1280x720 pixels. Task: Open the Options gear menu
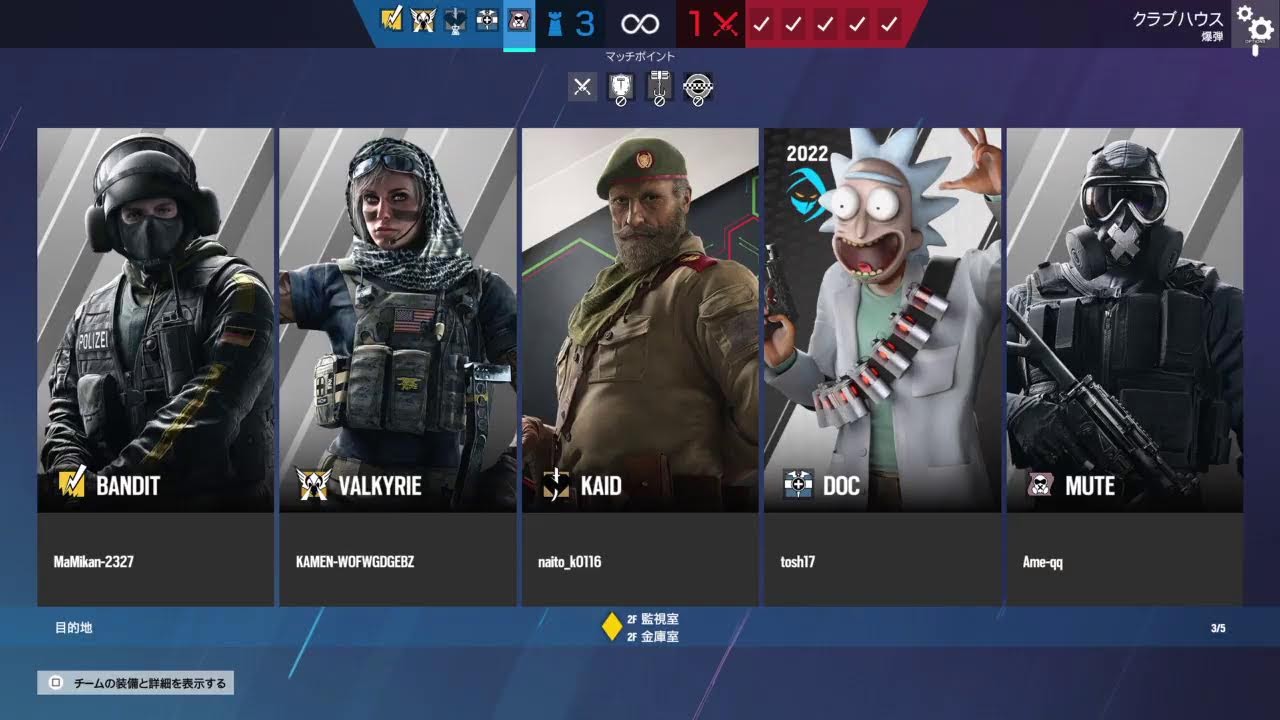tap(1256, 23)
